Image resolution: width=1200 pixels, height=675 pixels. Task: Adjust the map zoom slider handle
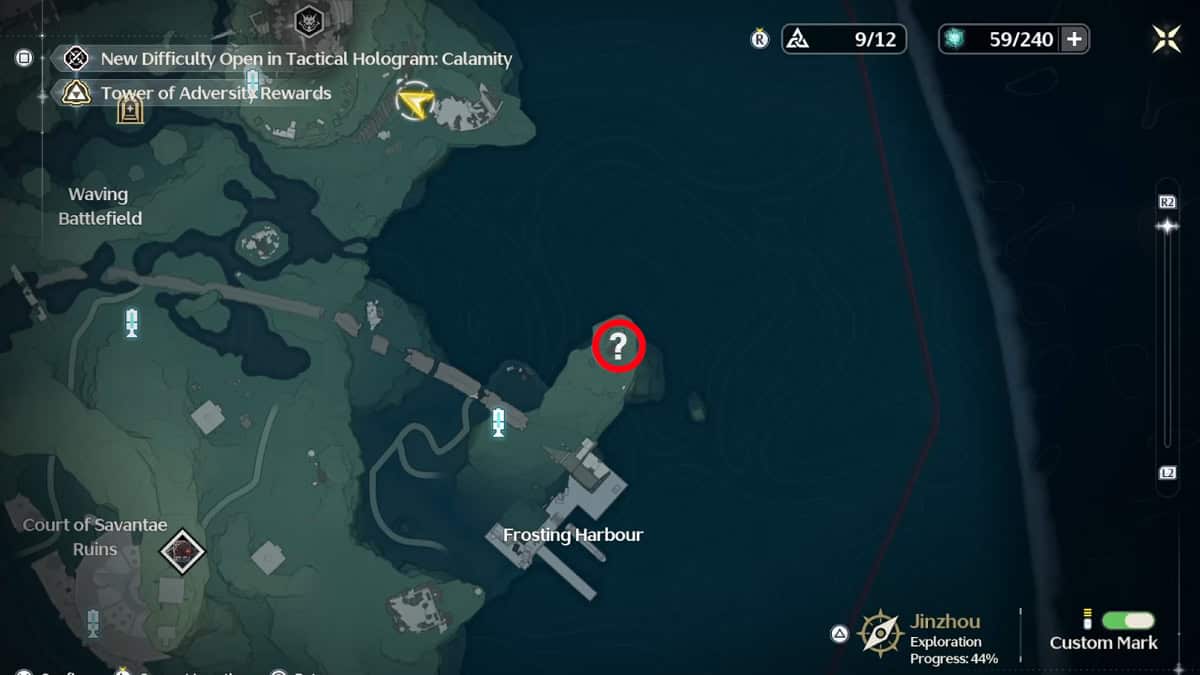(x=1167, y=227)
